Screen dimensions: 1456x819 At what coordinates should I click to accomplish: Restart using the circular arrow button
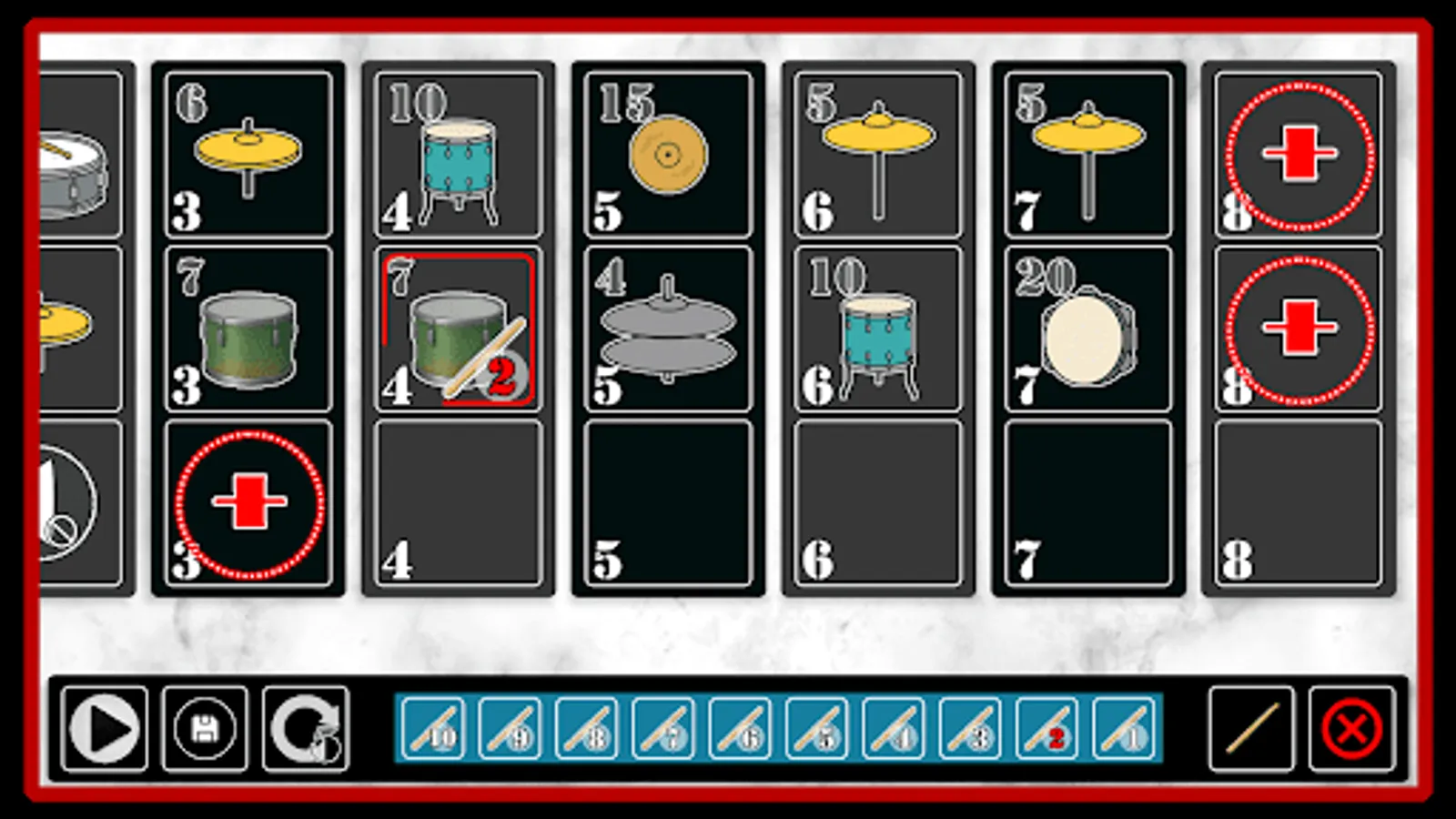(307, 728)
